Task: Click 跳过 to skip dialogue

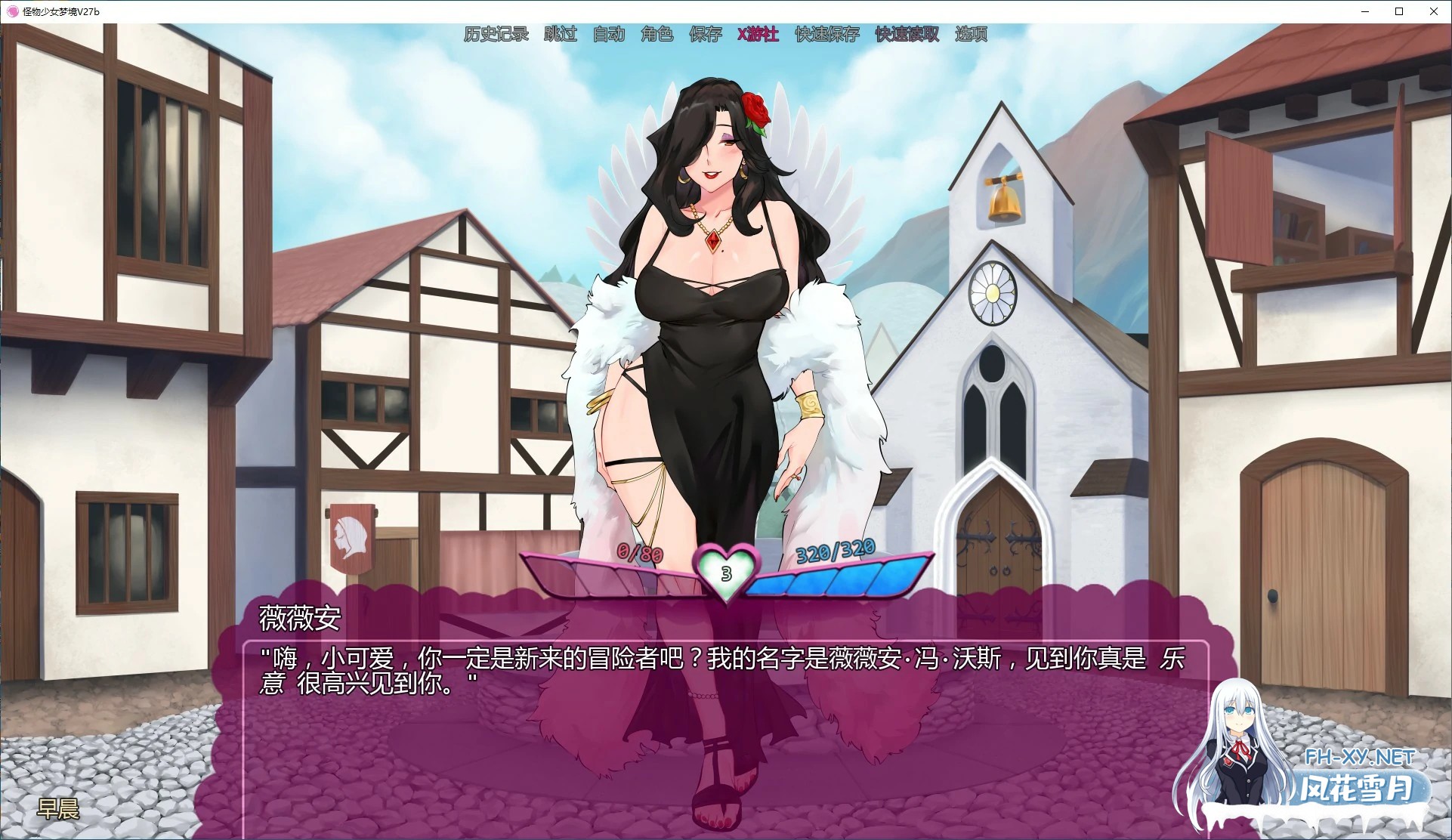Action: (x=558, y=34)
